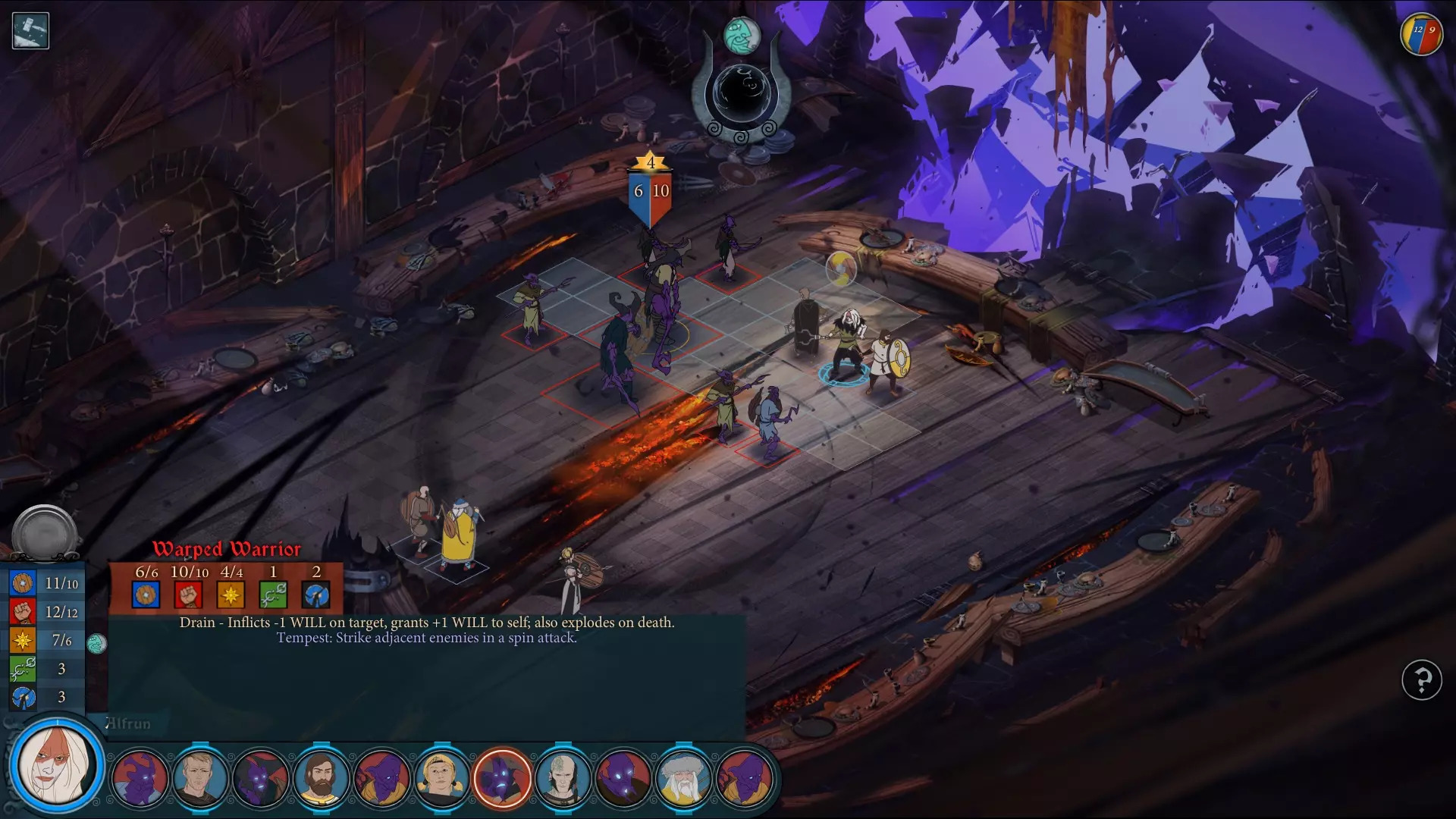
Task: Choose the brown-bearded man's turn portrait
Action: (x=322, y=778)
